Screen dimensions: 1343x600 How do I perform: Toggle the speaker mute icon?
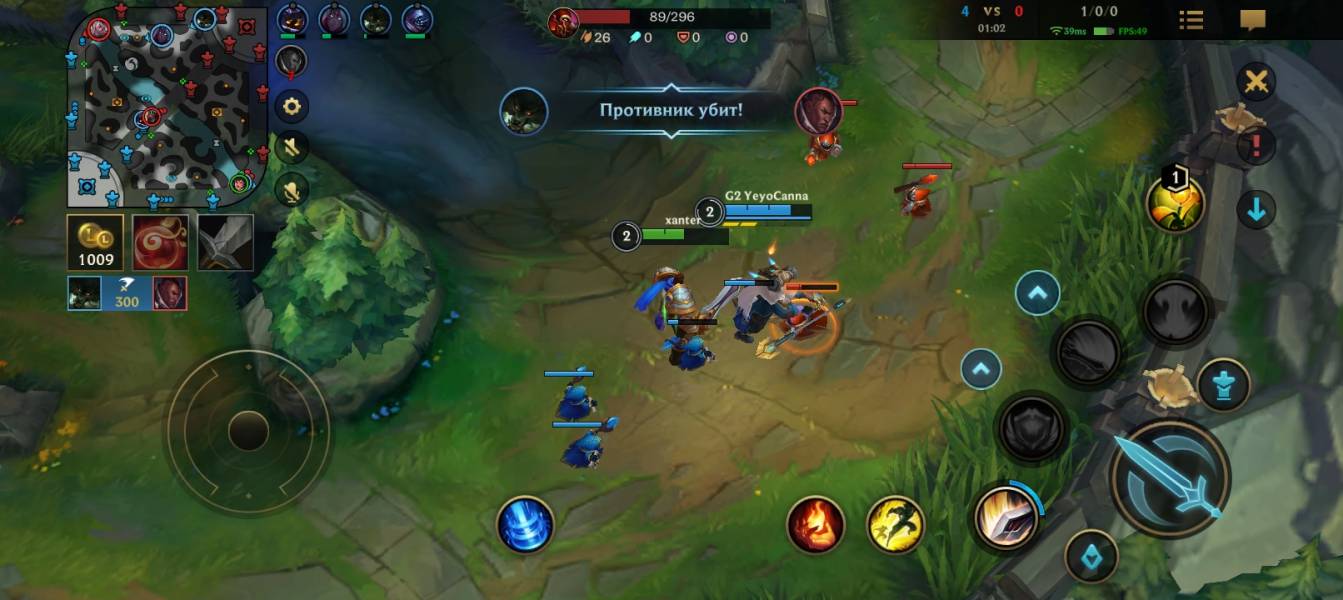tap(291, 148)
